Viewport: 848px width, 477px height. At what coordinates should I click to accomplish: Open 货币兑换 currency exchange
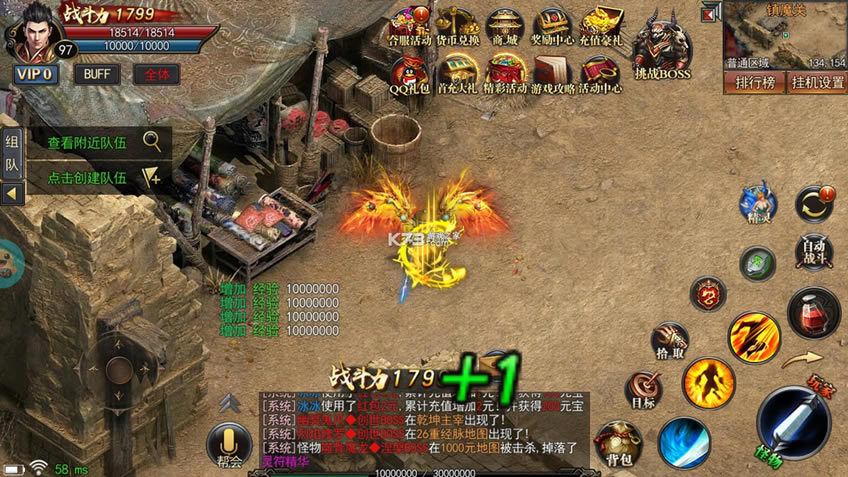pyautogui.click(x=455, y=27)
